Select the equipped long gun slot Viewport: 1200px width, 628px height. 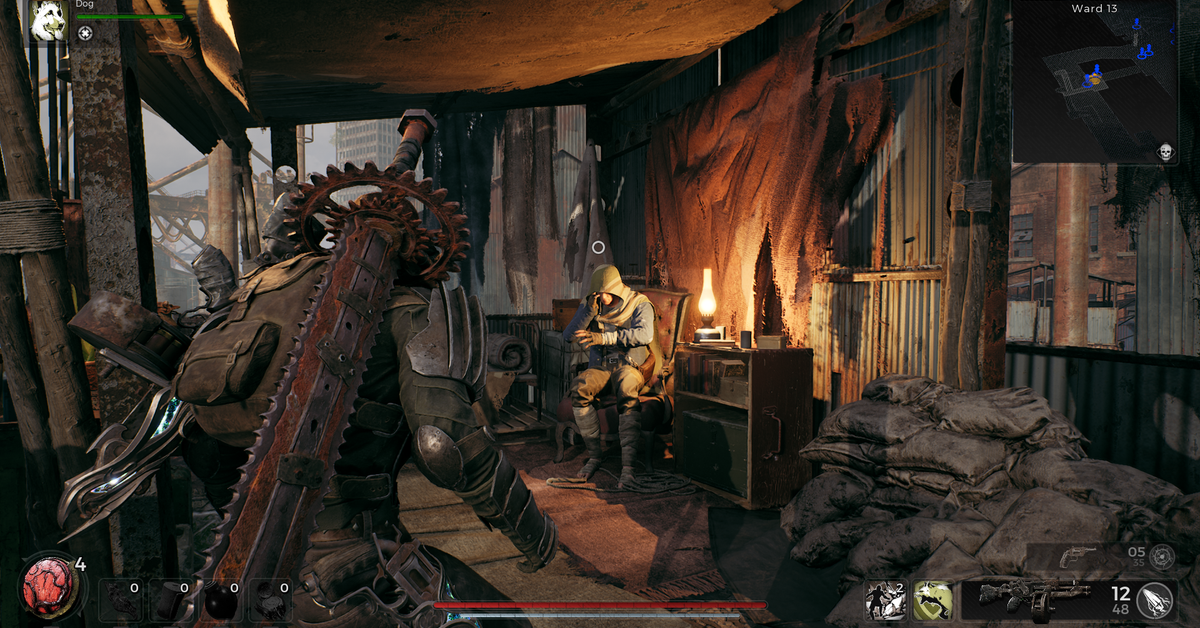(x=1030, y=600)
